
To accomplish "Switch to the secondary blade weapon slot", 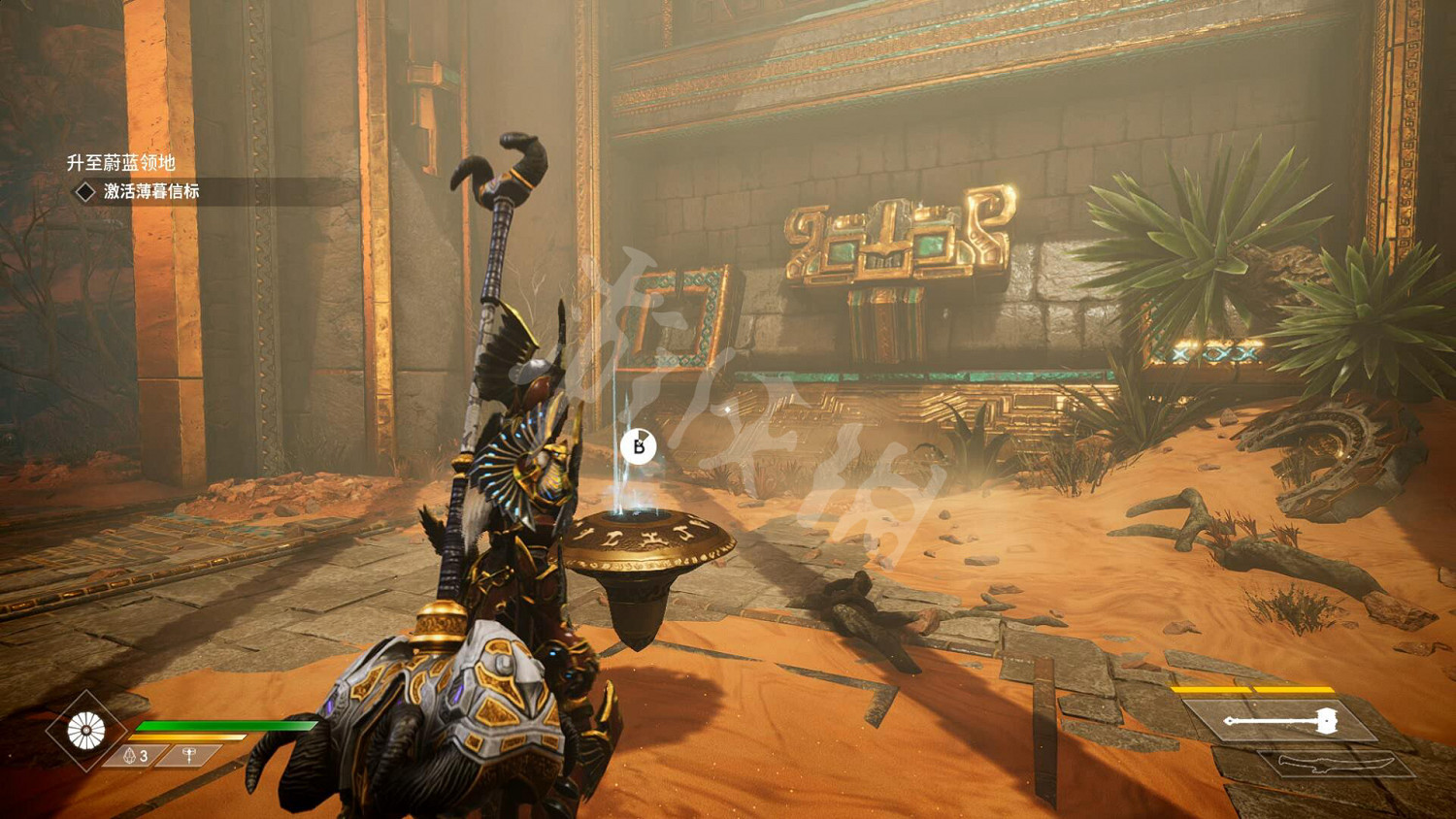I will [1334, 765].
